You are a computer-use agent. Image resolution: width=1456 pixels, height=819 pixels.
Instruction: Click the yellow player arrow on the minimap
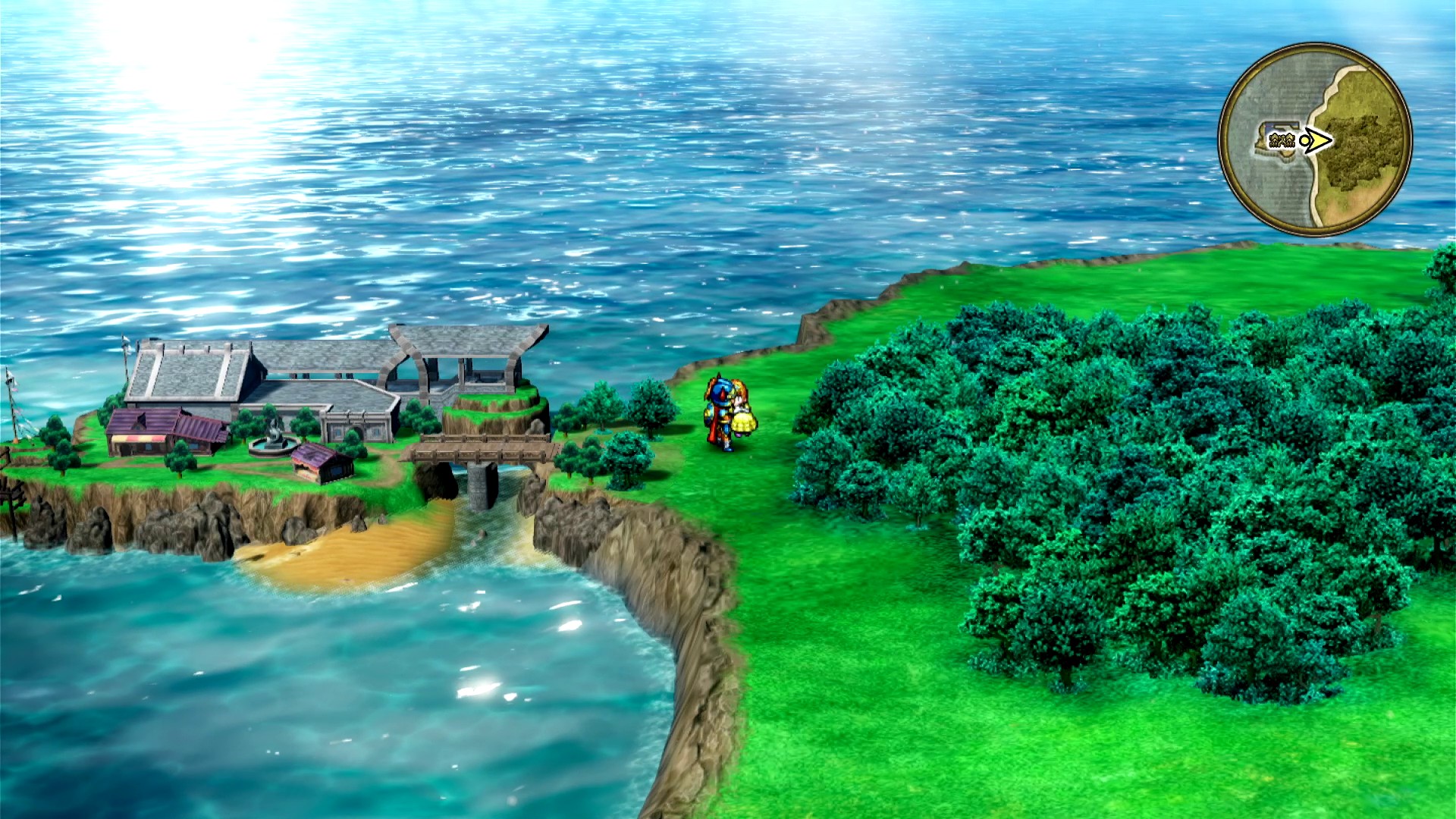tap(1319, 140)
